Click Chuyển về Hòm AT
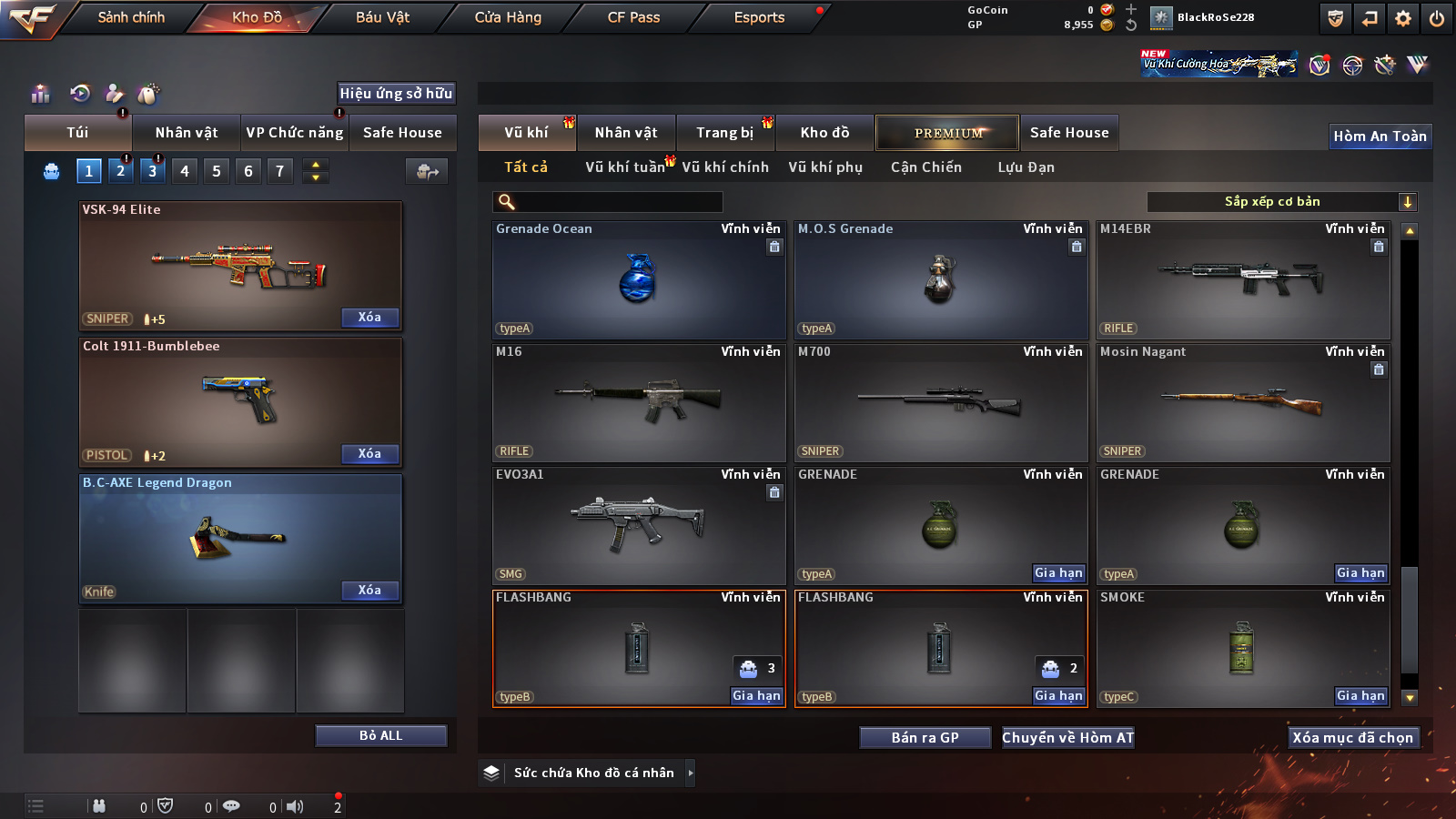Image resolution: width=1456 pixels, height=819 pixels. tap(1067, 738)
